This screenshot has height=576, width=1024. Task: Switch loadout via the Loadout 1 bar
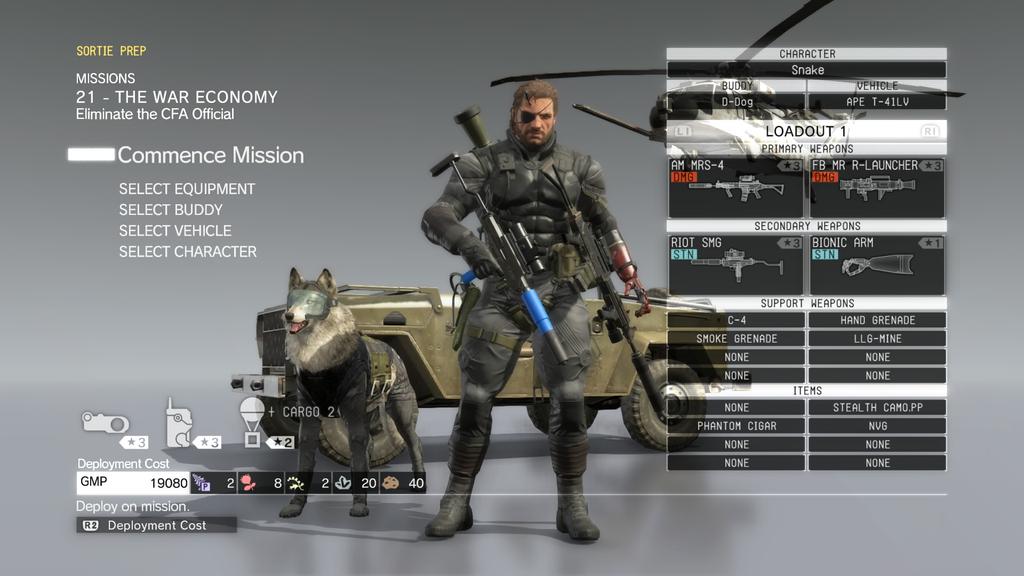pos(806,131)
